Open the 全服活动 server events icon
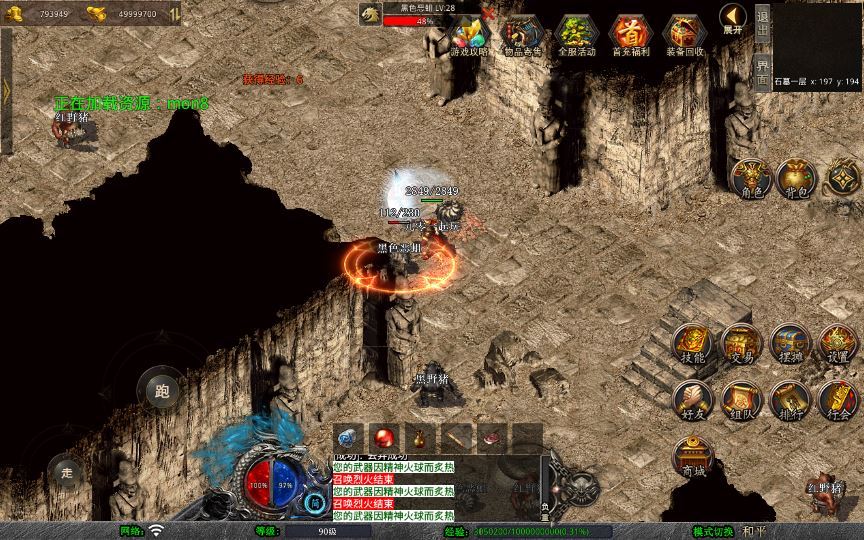Viewport: 864px width, 540px height. click(577, 35)
